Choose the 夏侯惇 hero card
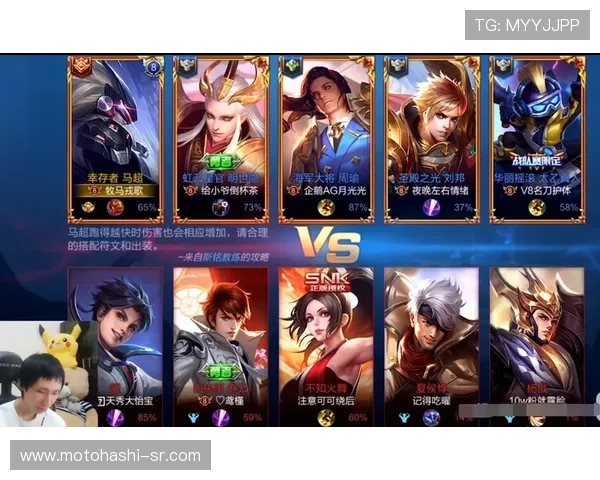 coord(432,345)
